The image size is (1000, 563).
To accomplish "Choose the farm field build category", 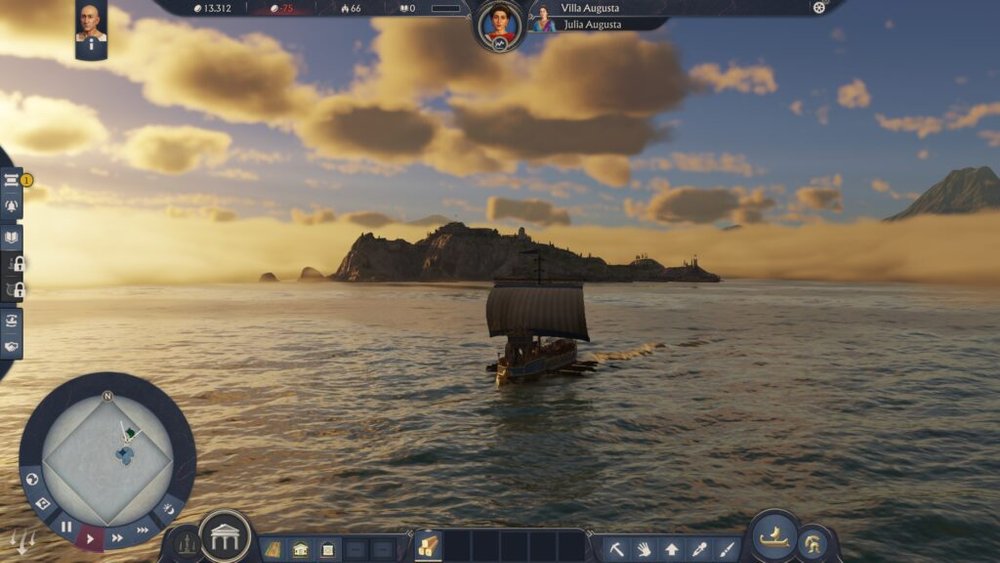I will [273, 548].
